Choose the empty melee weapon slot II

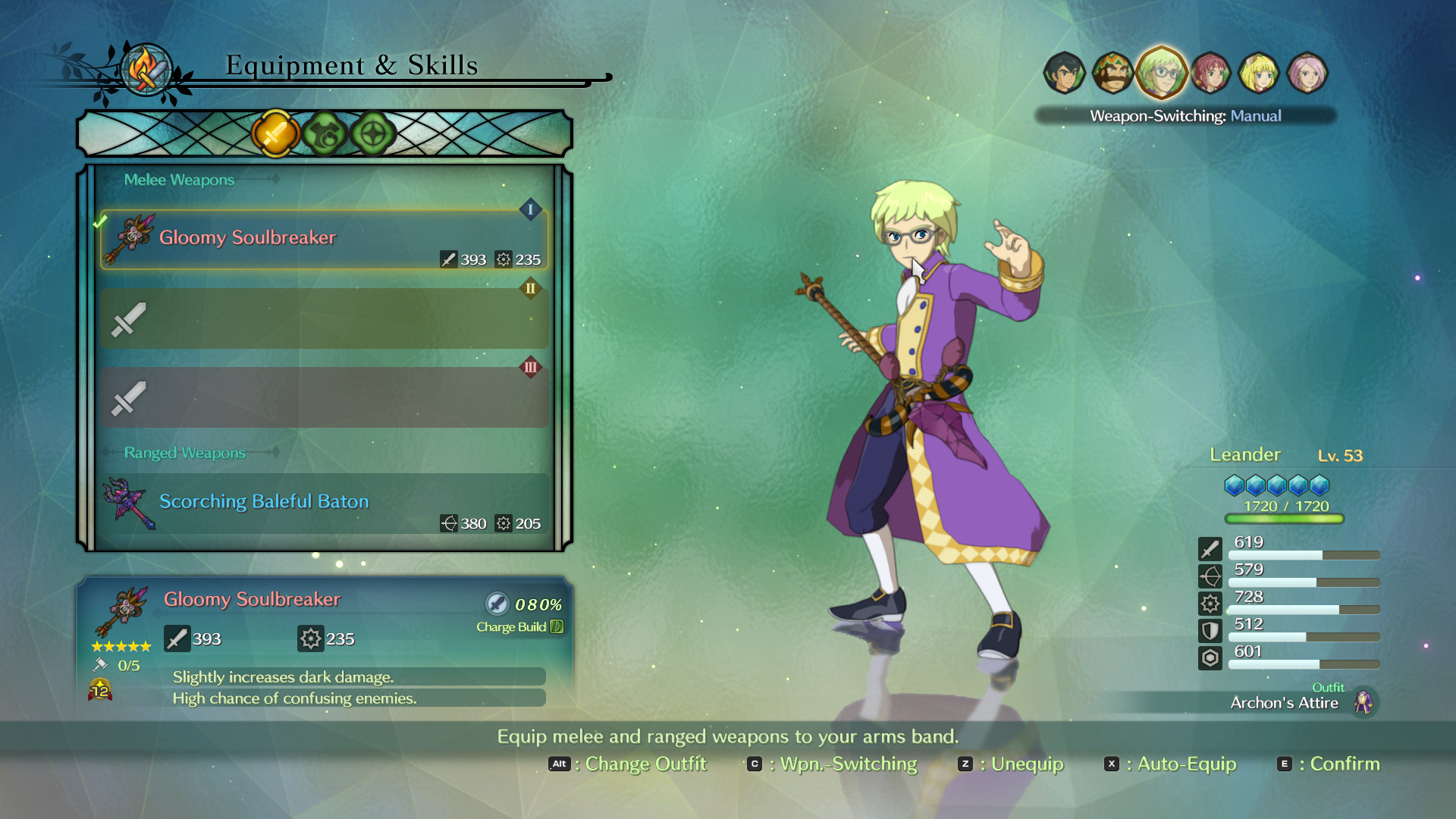[324, 318]
